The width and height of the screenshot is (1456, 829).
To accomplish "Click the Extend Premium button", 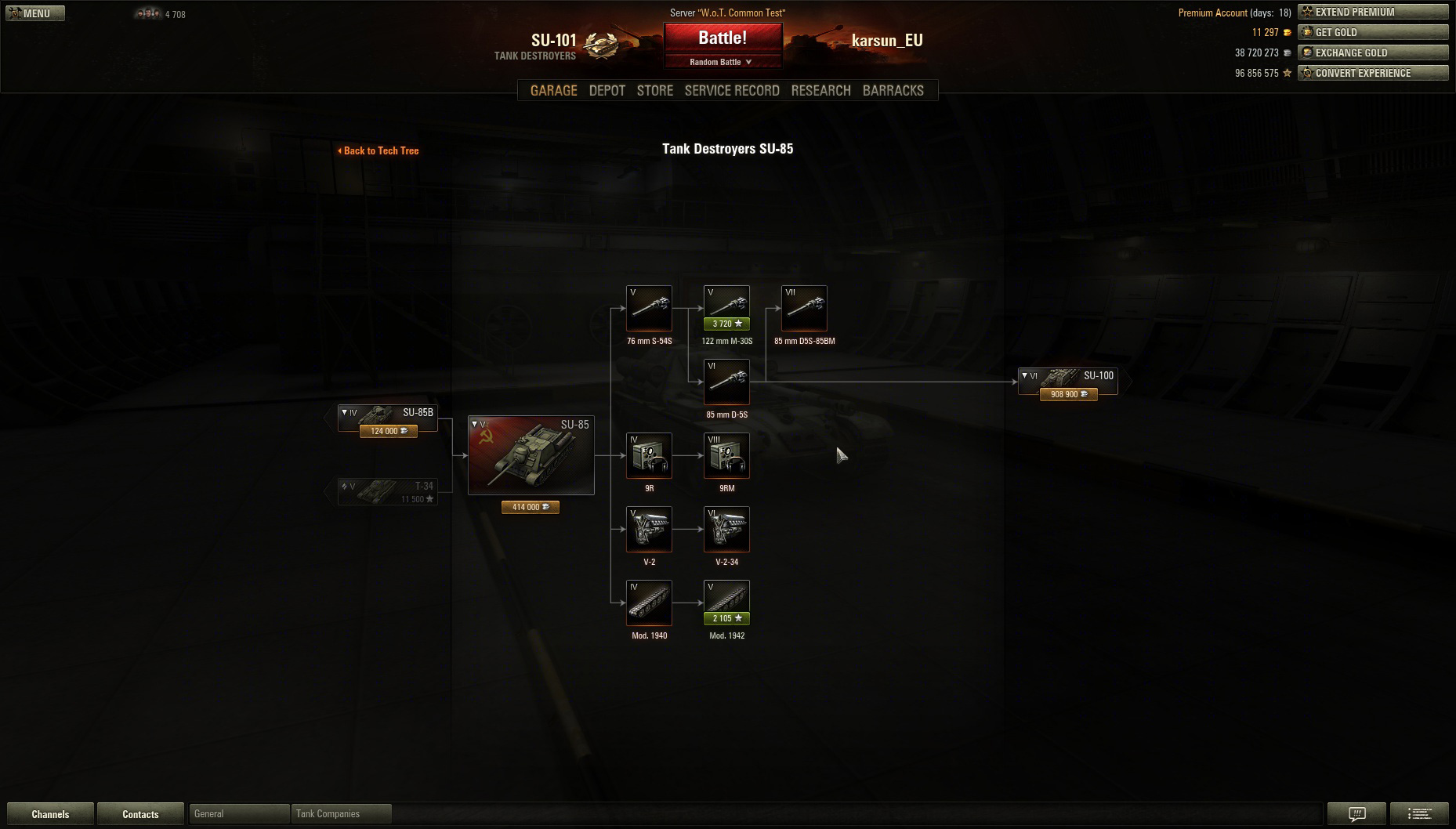I will click(1372, 12).
